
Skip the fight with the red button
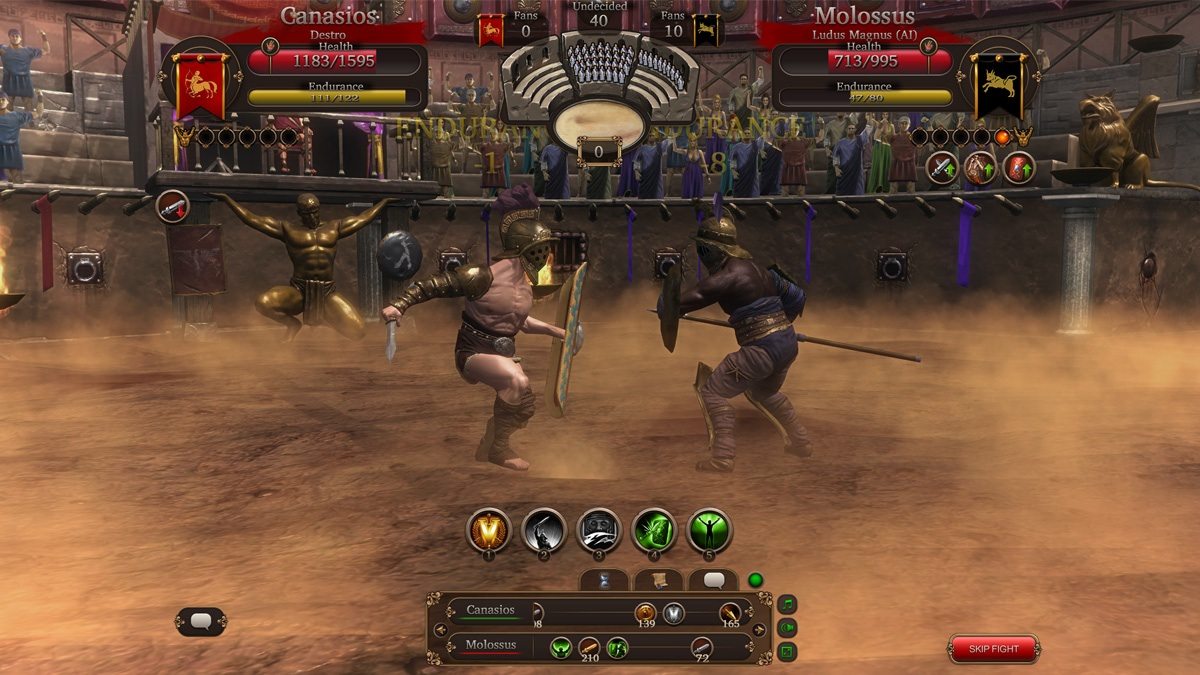(994, 649)
